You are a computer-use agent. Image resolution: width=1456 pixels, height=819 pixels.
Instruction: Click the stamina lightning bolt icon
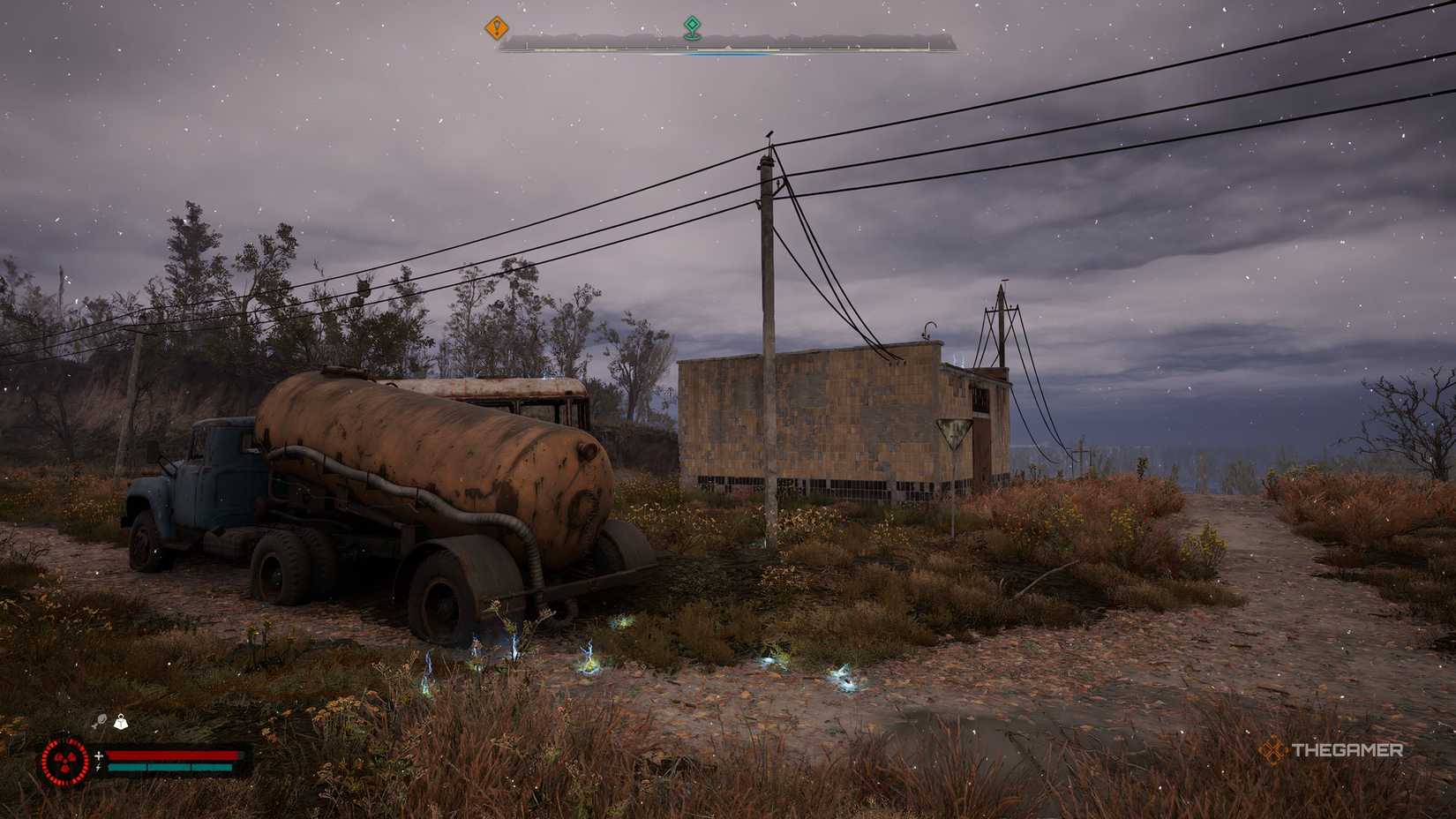pos(98,767)
